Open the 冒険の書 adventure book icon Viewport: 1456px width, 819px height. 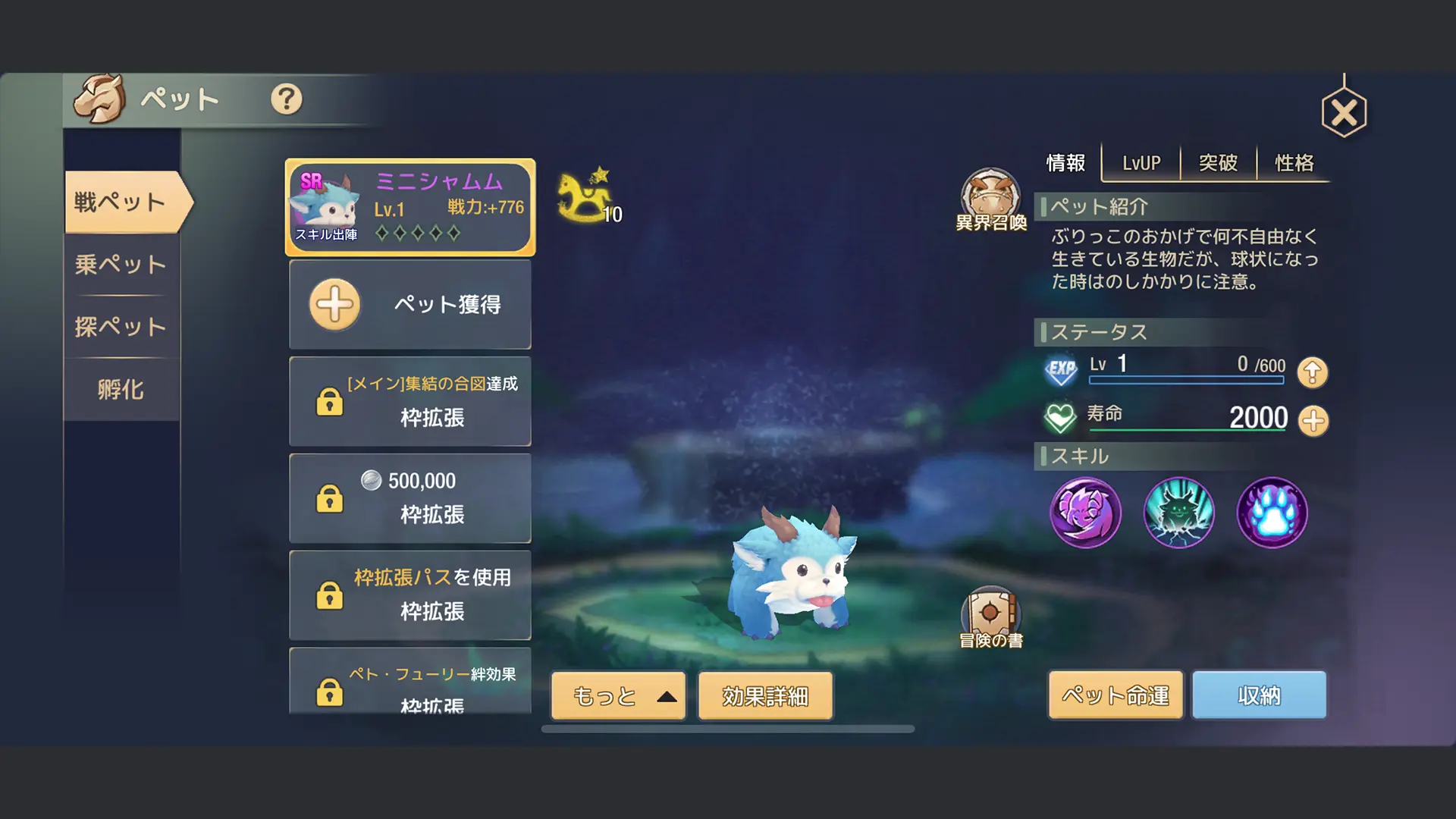(991, 610)
